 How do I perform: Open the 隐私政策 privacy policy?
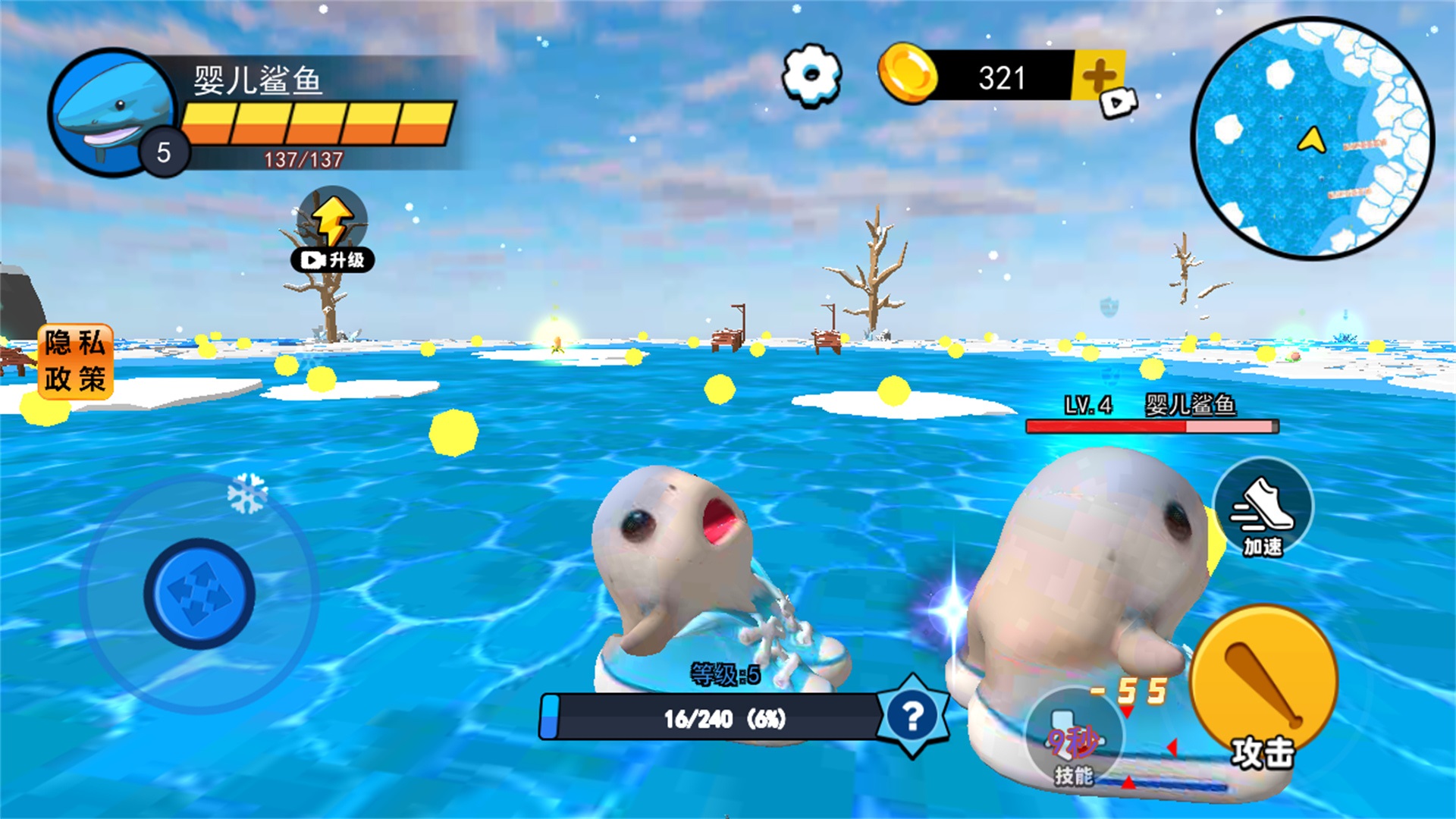pyautogui.click(x=75, y=361)
